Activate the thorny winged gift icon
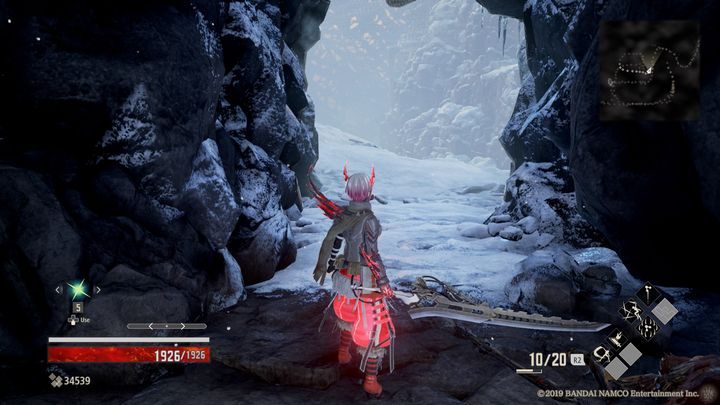 coord(630,311)
